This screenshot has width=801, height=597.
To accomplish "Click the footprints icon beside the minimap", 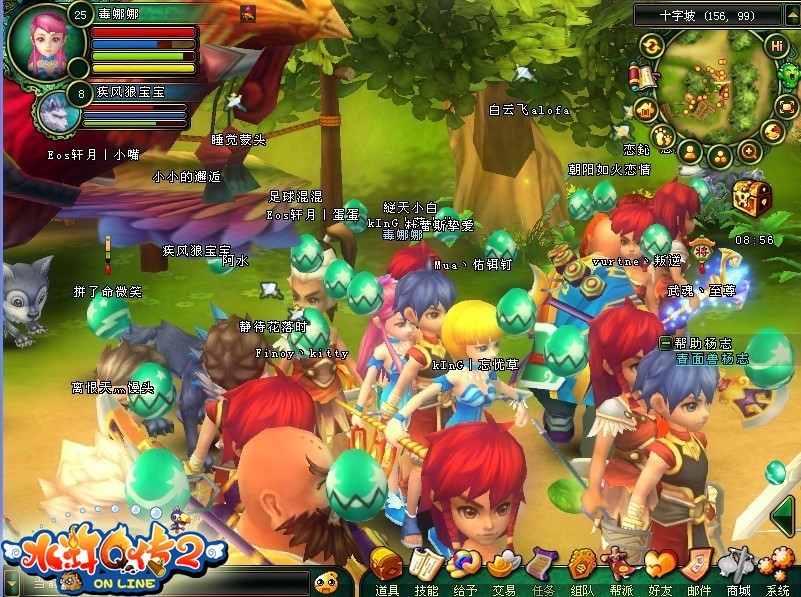I will click(663, 135).
